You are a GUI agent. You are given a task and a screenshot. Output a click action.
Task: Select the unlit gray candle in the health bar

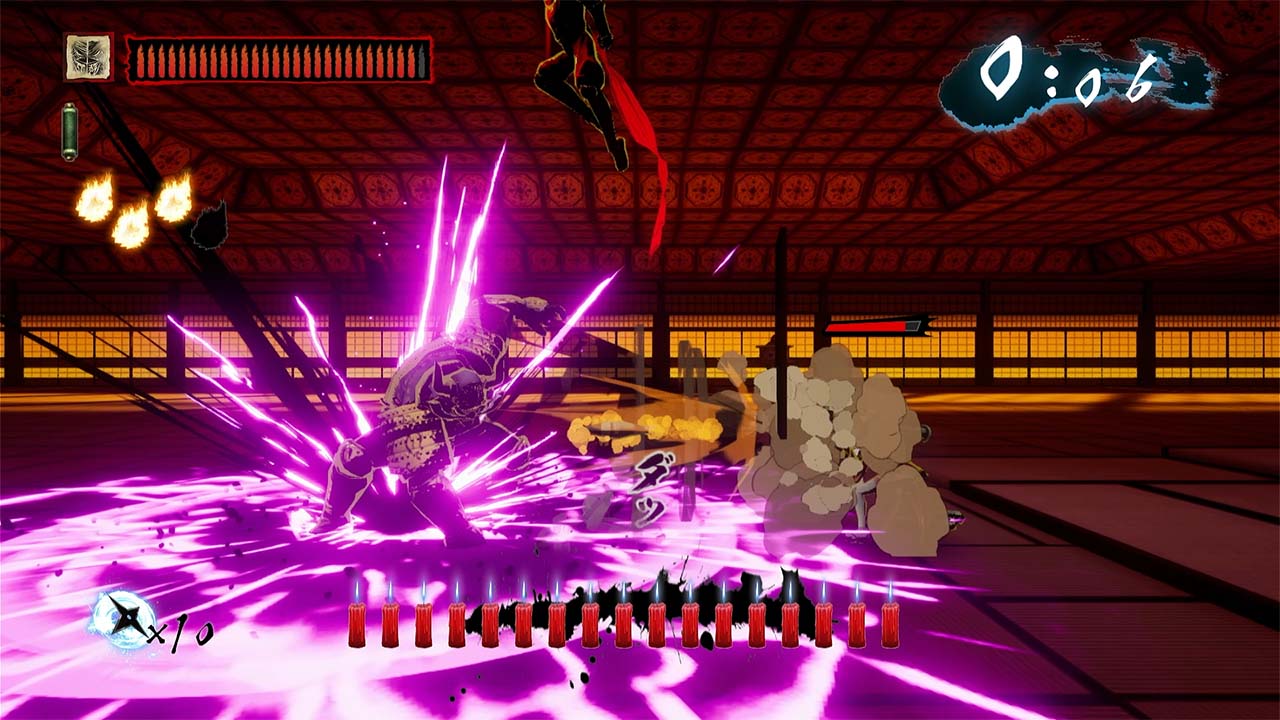421,60
